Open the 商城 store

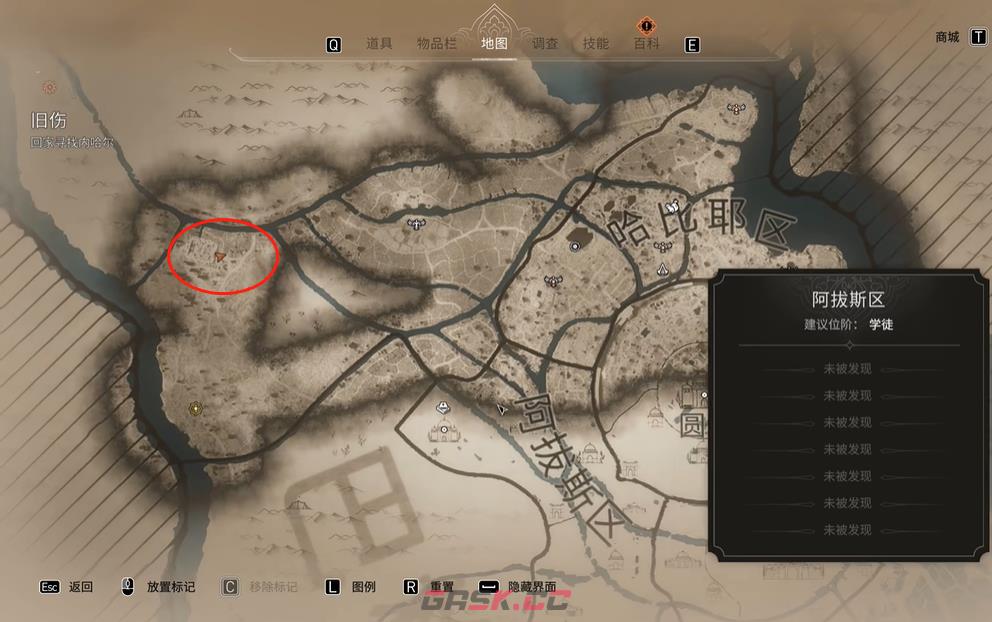click(947, 37)
